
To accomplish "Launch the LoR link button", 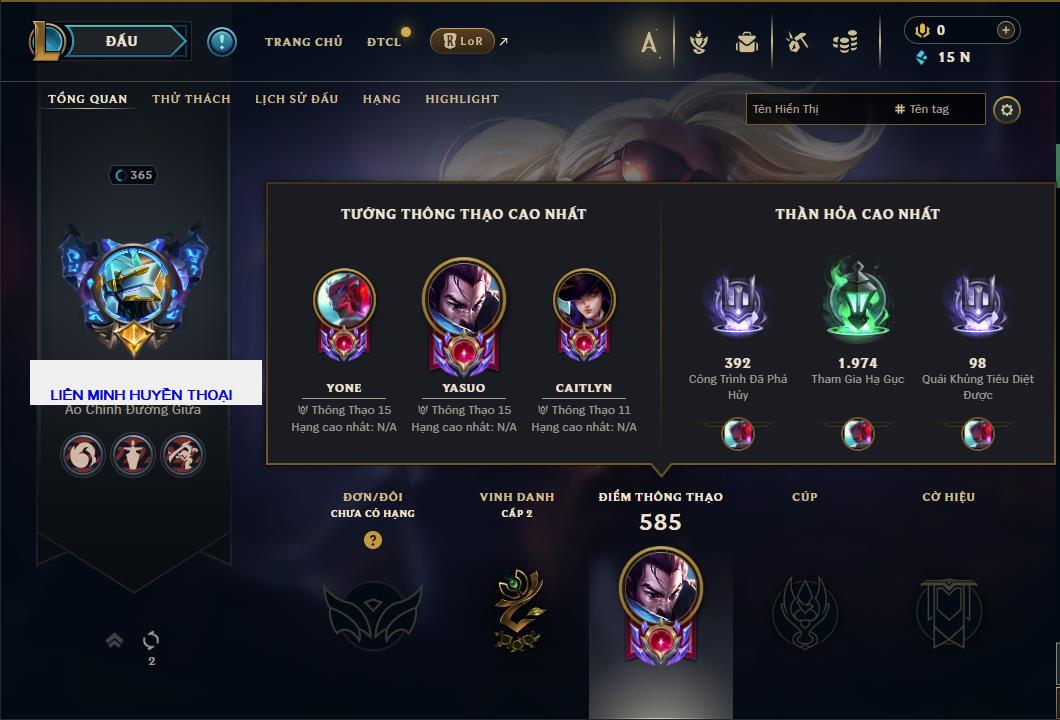I will (463, 41).
